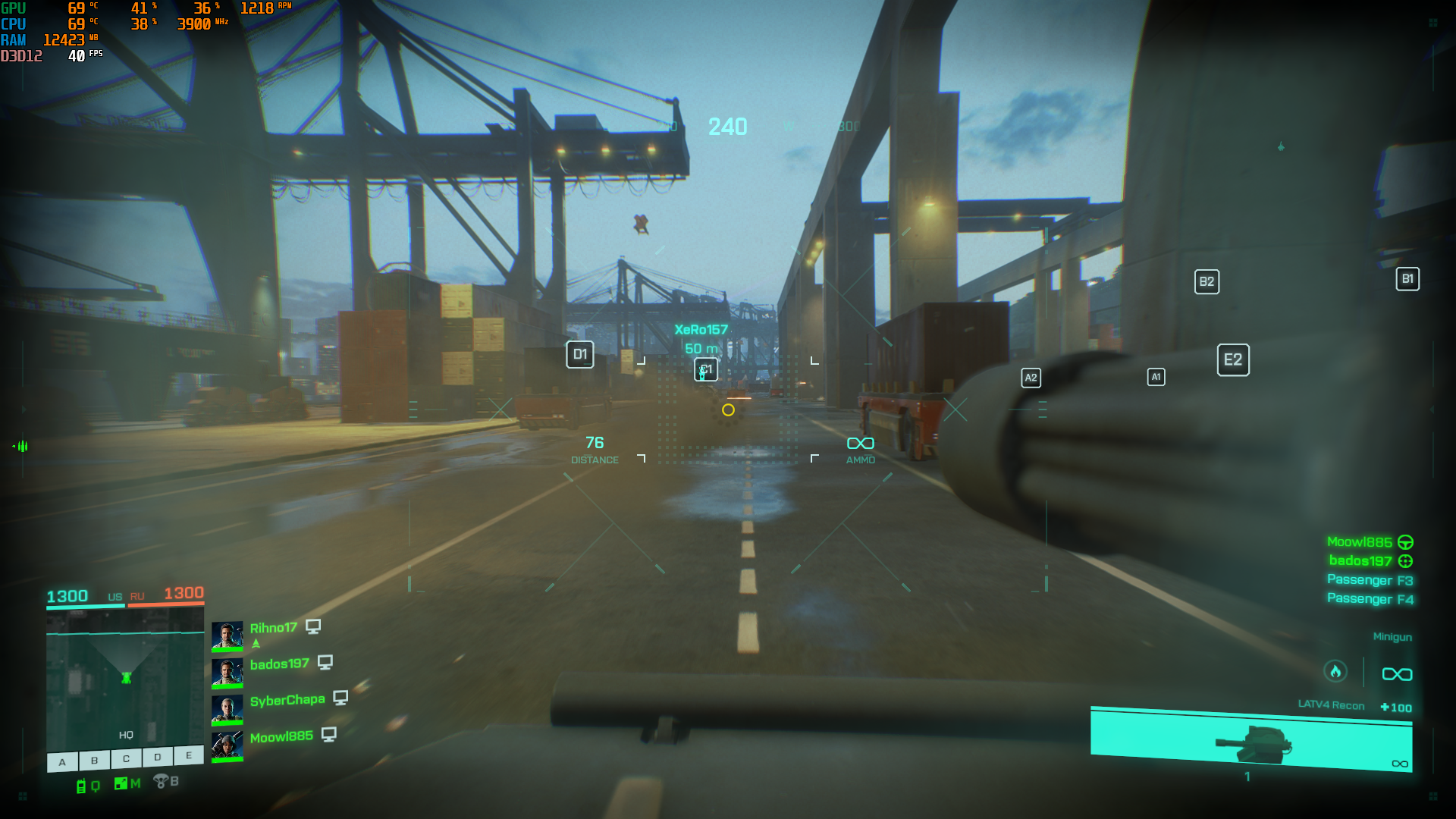1456x819 pixels.
Task: Select squad member SyberChapa
Action: (287, 700)
